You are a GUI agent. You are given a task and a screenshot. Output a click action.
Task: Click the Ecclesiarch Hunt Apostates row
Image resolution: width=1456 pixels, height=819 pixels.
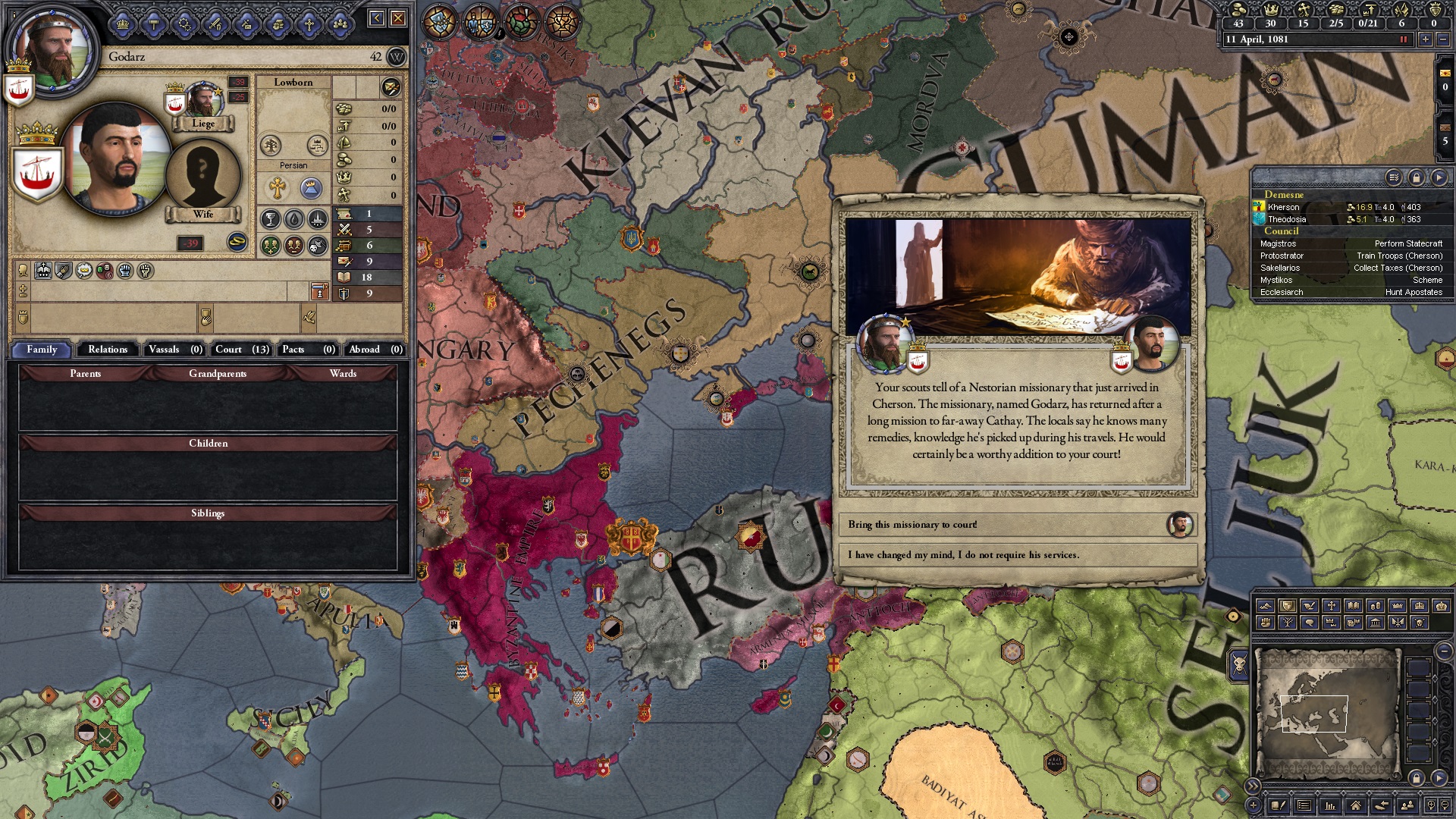coord(1350,292)
